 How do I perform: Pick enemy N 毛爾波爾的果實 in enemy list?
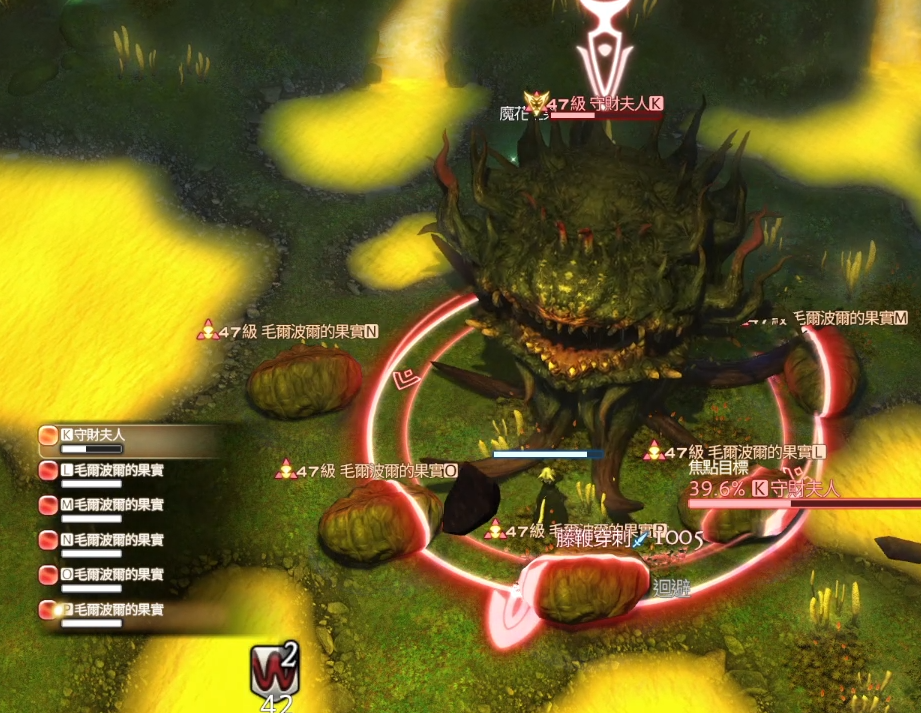(x=110, y=540)
